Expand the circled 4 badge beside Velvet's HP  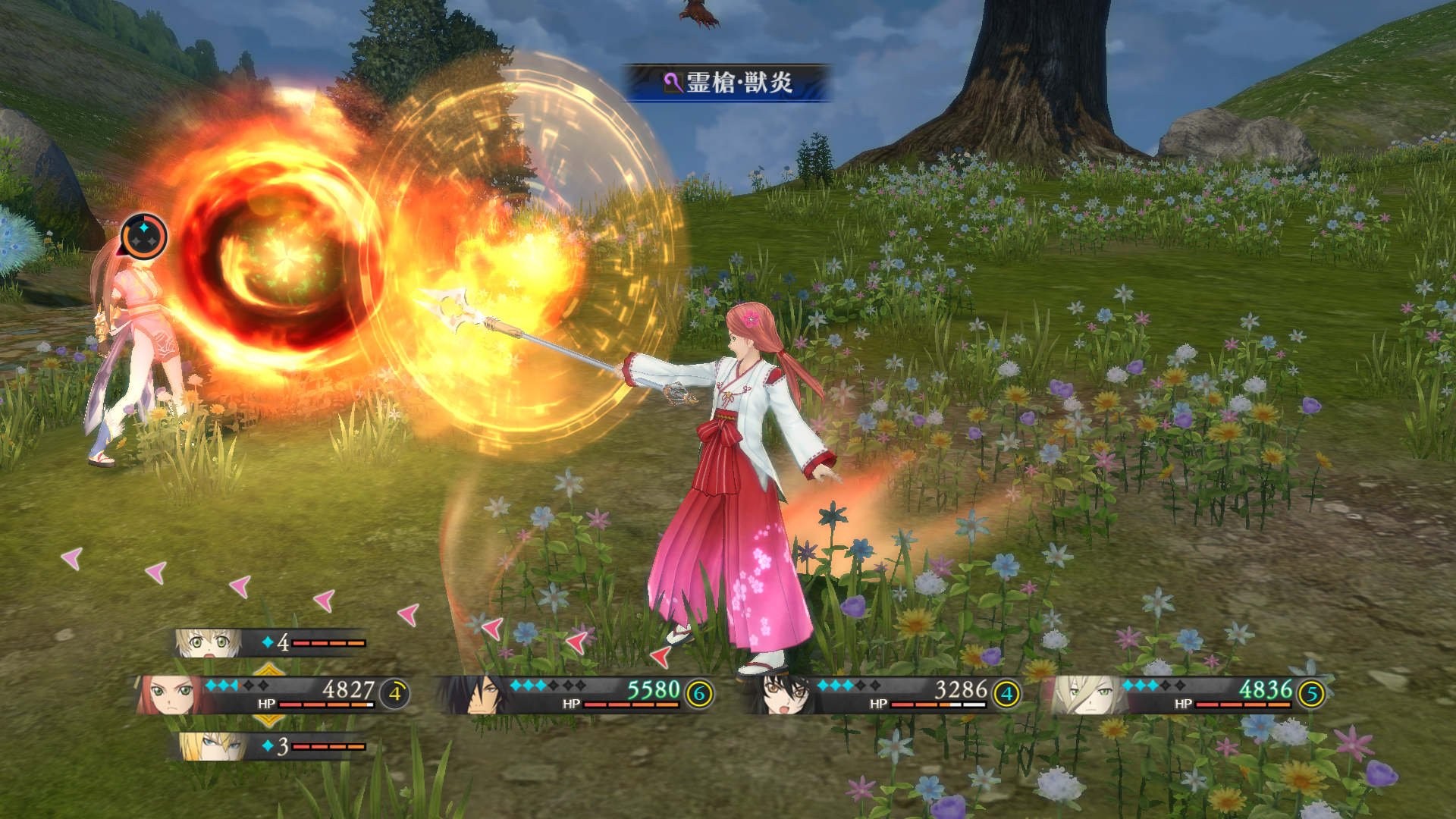pyautogui.click(x=1007, y=694)
